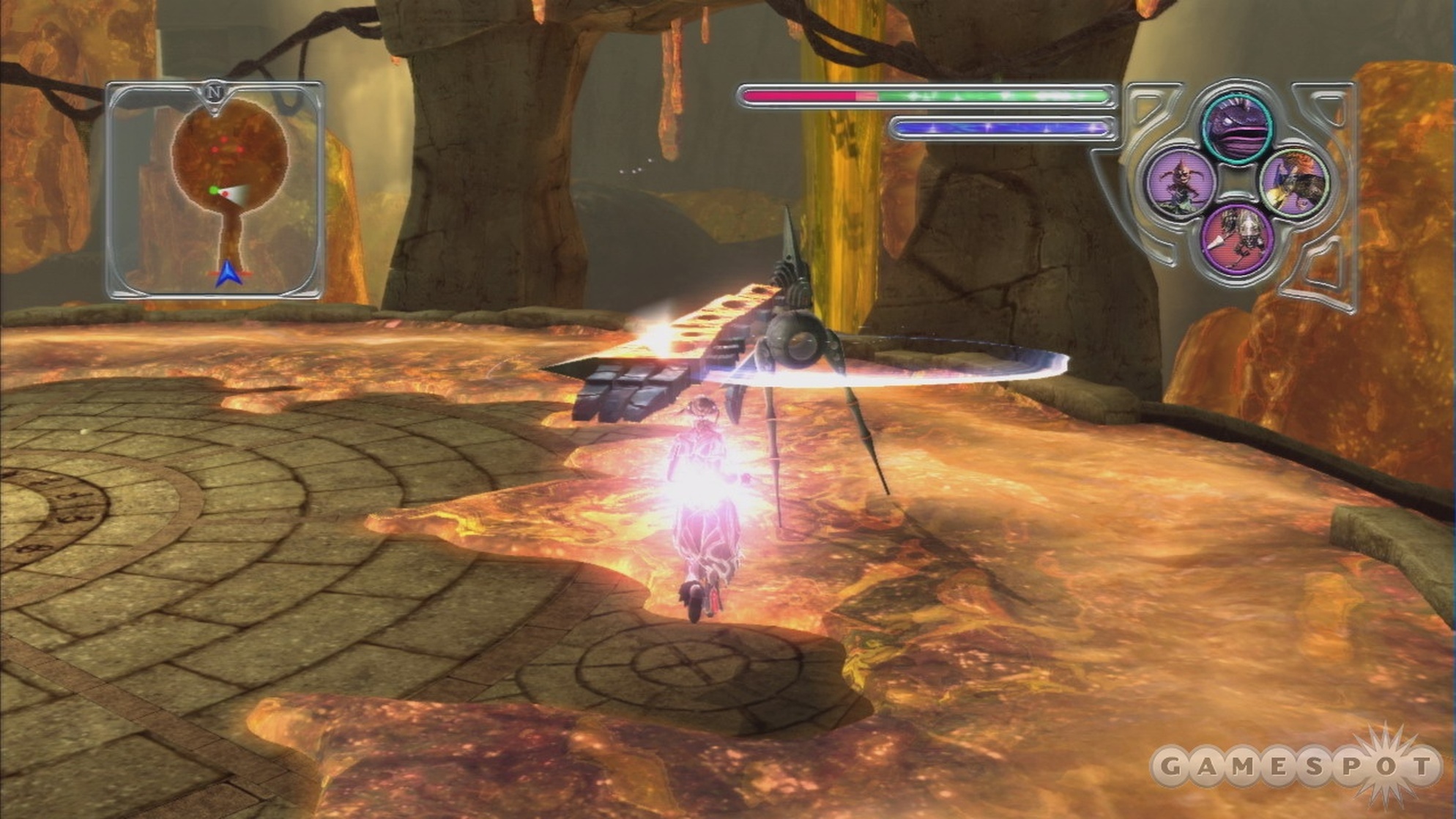Switch to the horned imp character portrait
The height and width of the screenshot is (819, 1456).
coord(1180,181)
